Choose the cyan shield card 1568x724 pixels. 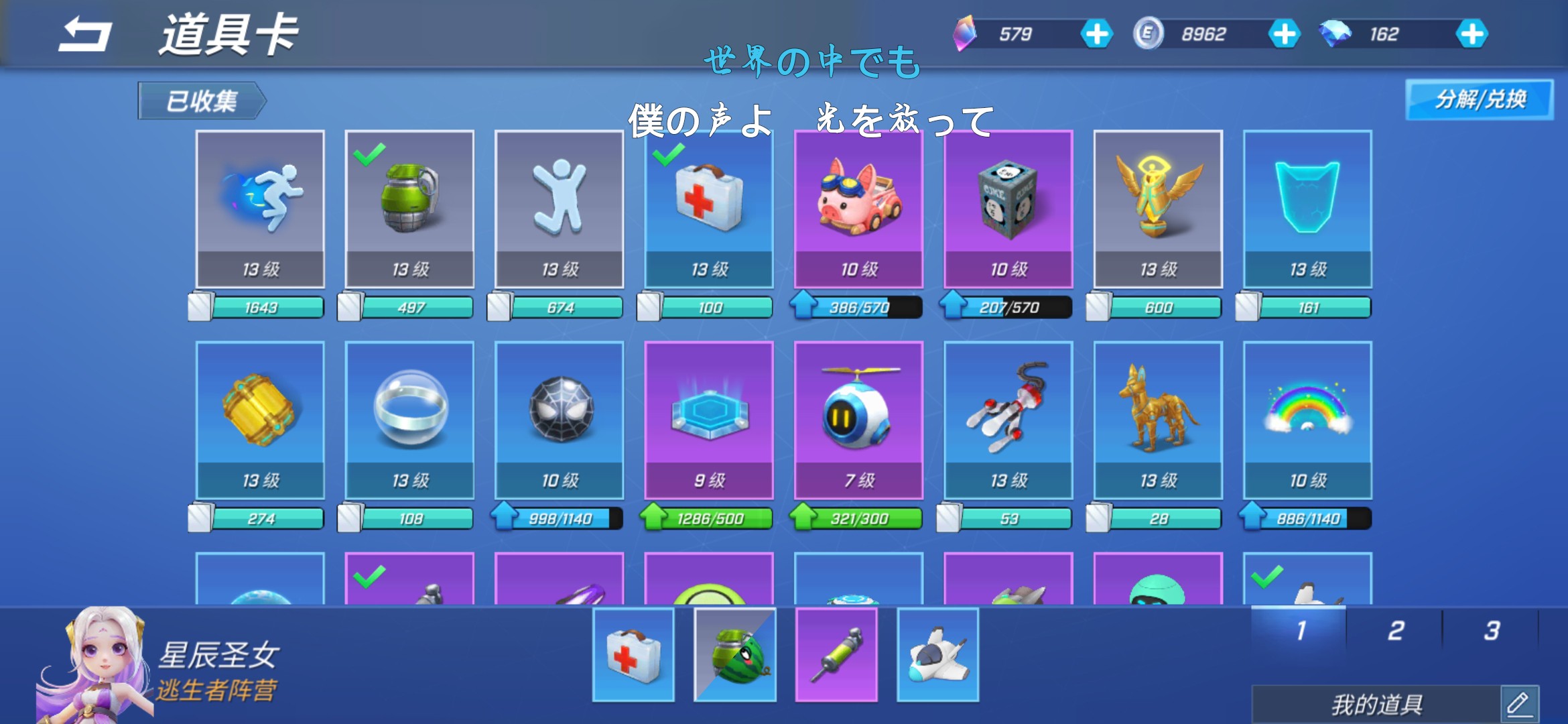tap(1307, 209)
